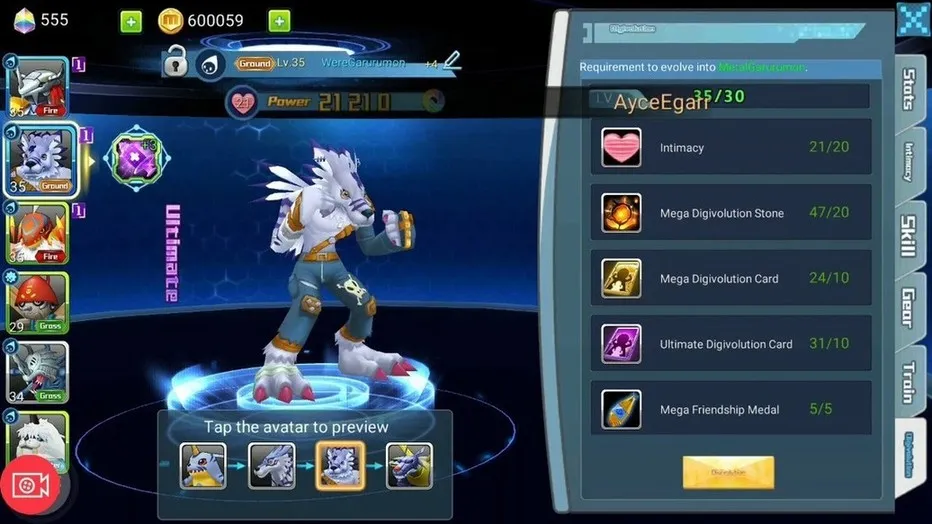Close the Digimon panel with the X
The image size is (932, 524).
pos(913,19)
